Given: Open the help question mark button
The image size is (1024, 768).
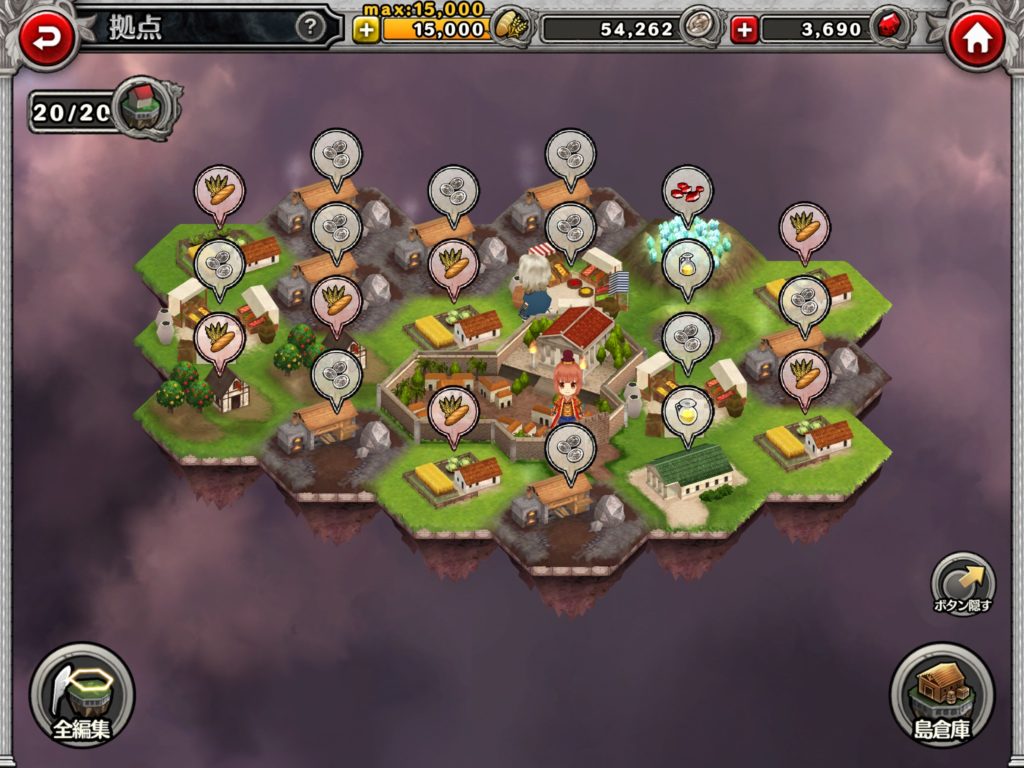Looking at the screenshot, I should coord(311,29).
